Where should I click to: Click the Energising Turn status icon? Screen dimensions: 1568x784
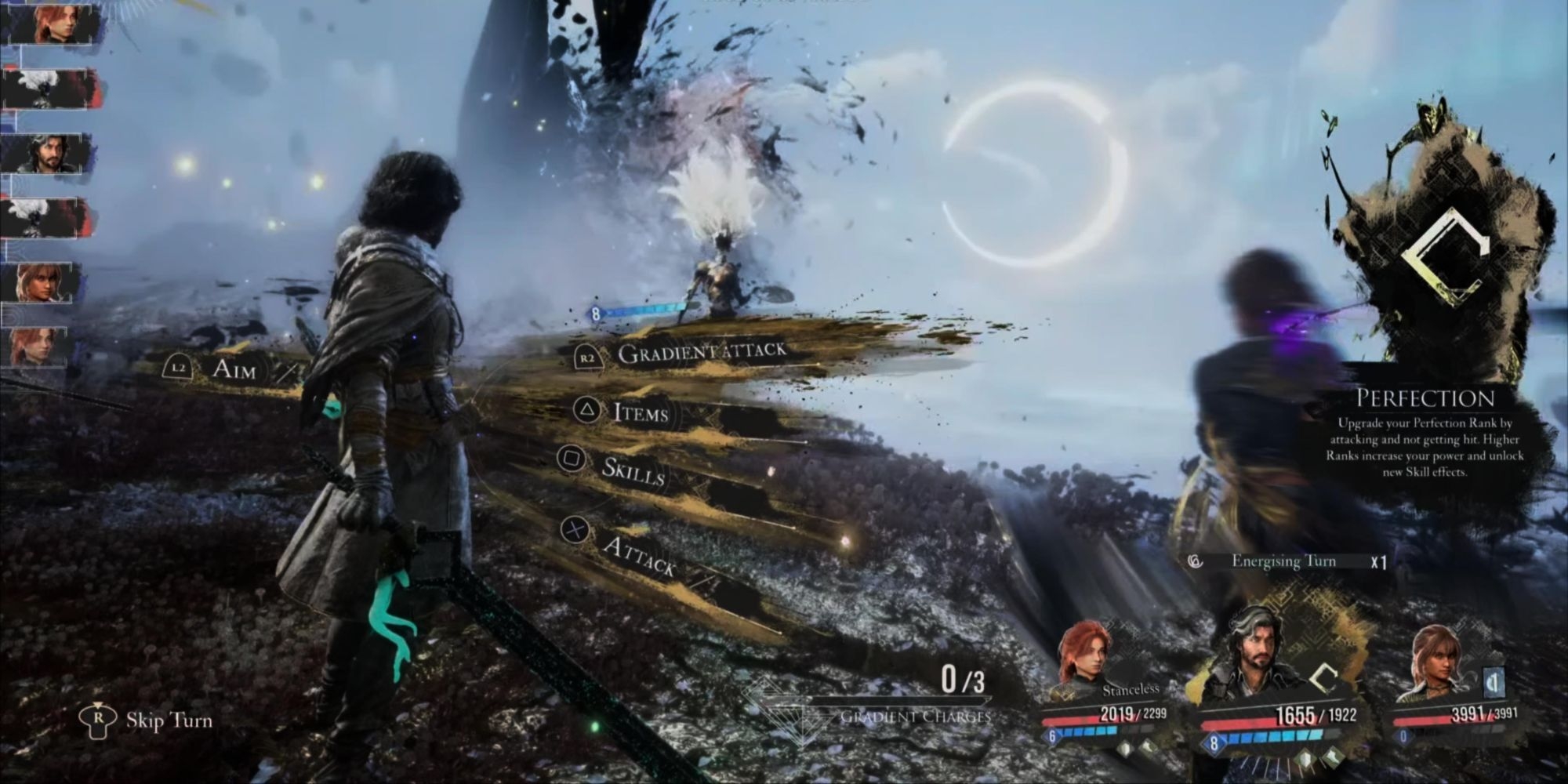coord(1196,561)
